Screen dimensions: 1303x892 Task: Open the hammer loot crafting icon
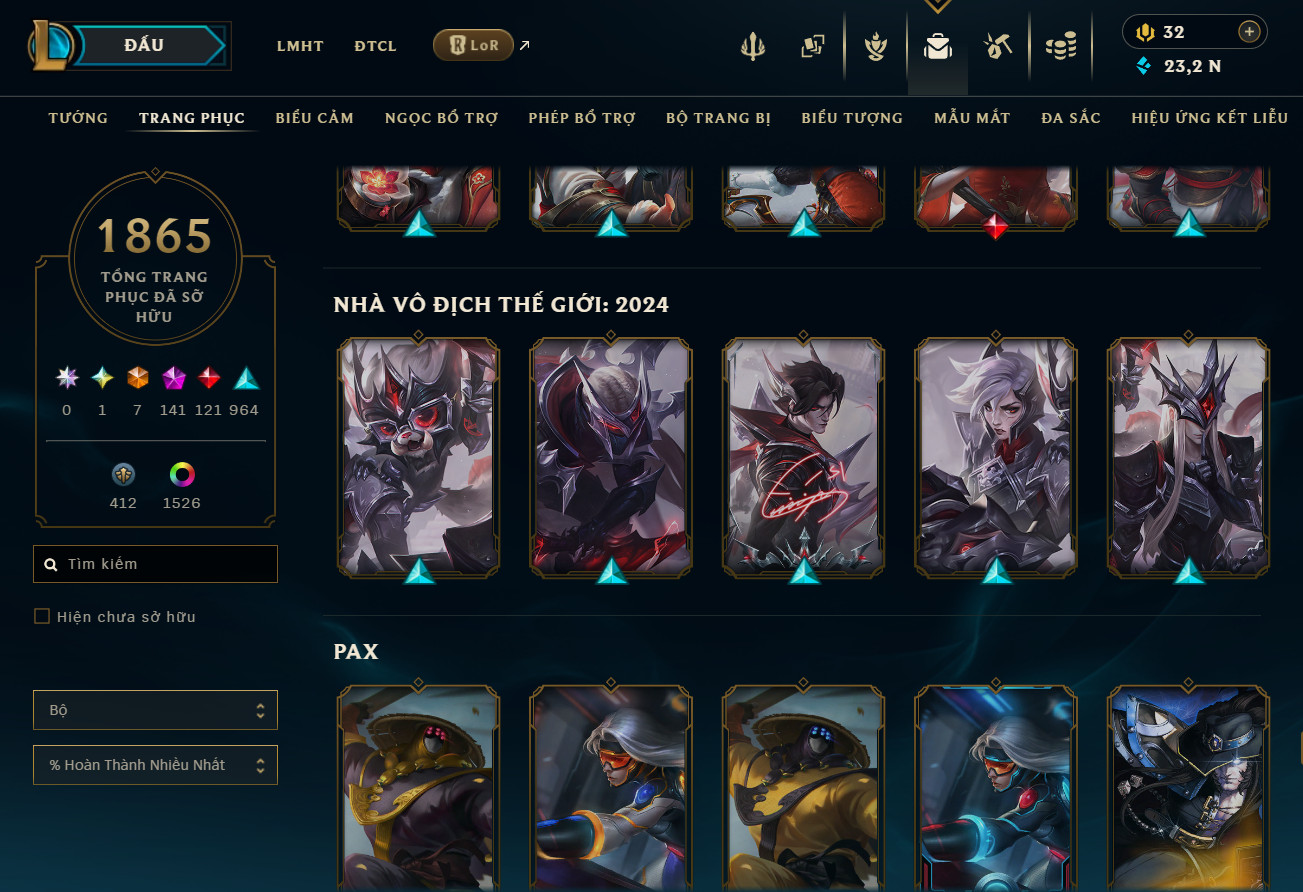pos(998,46)
